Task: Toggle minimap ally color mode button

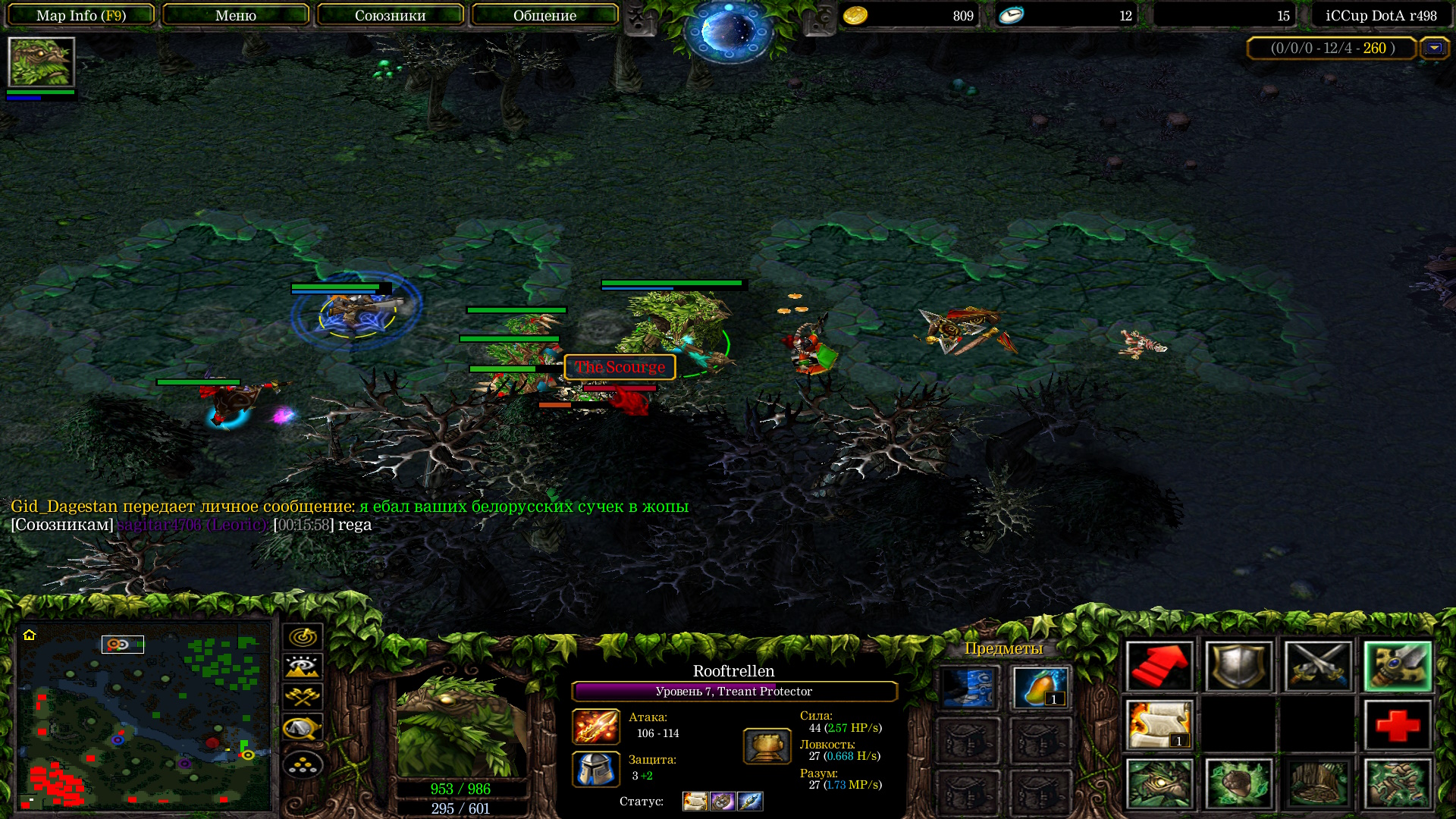Action: pyautogui.click(x=303, y=697)
